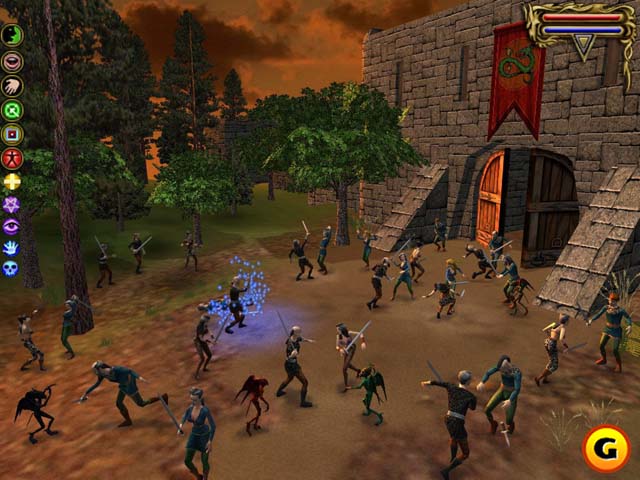Click the red square icon
Screen dimensions: 640x480
12,133
